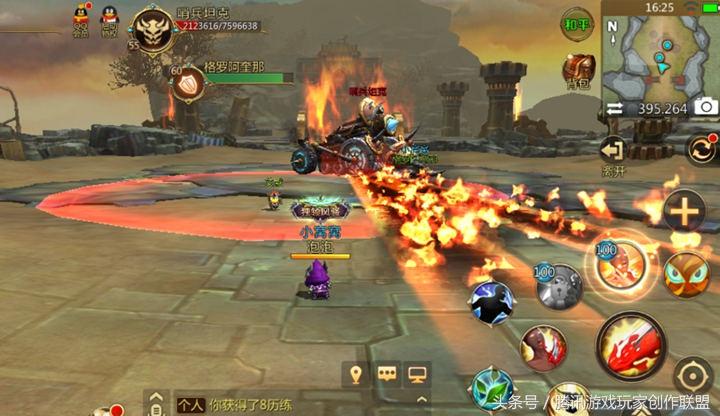
Task: Switch the 个人 chat channel tab
Action: pos(190,405)
